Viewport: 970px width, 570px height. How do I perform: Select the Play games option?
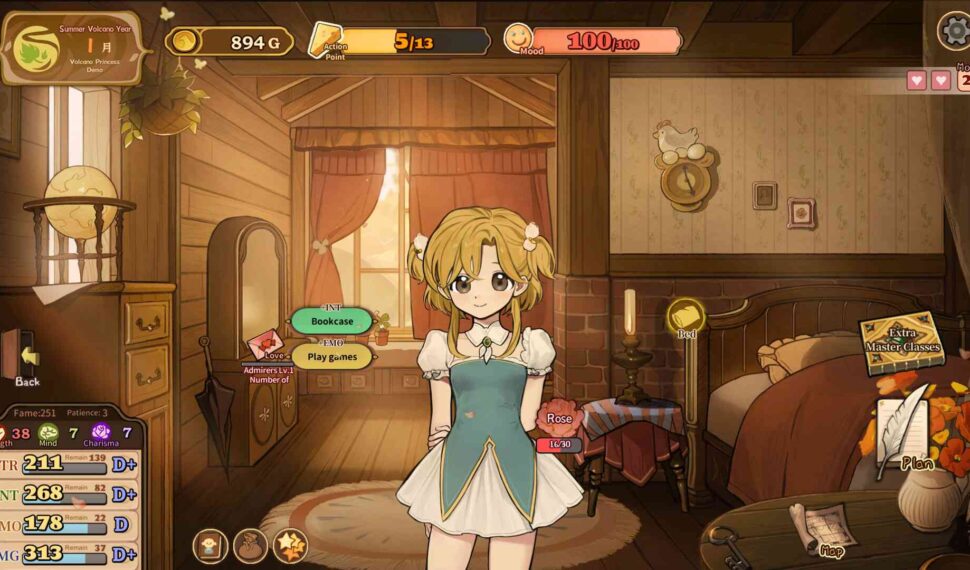click(332, 357)
